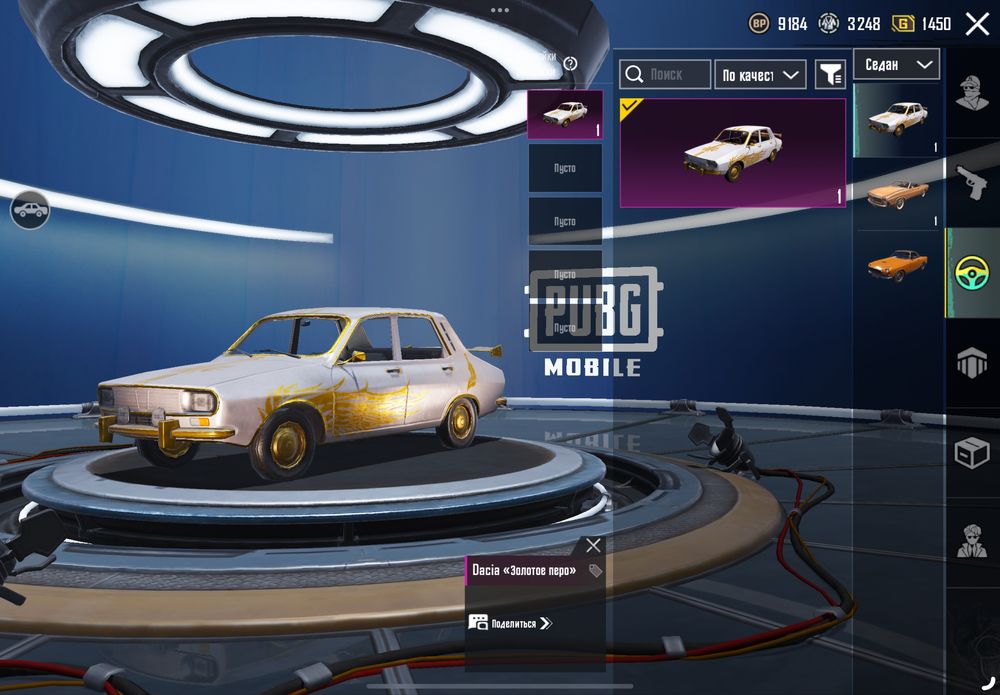
Task: Open the Седан vehicle type dropdown
Action: point(896,64)
